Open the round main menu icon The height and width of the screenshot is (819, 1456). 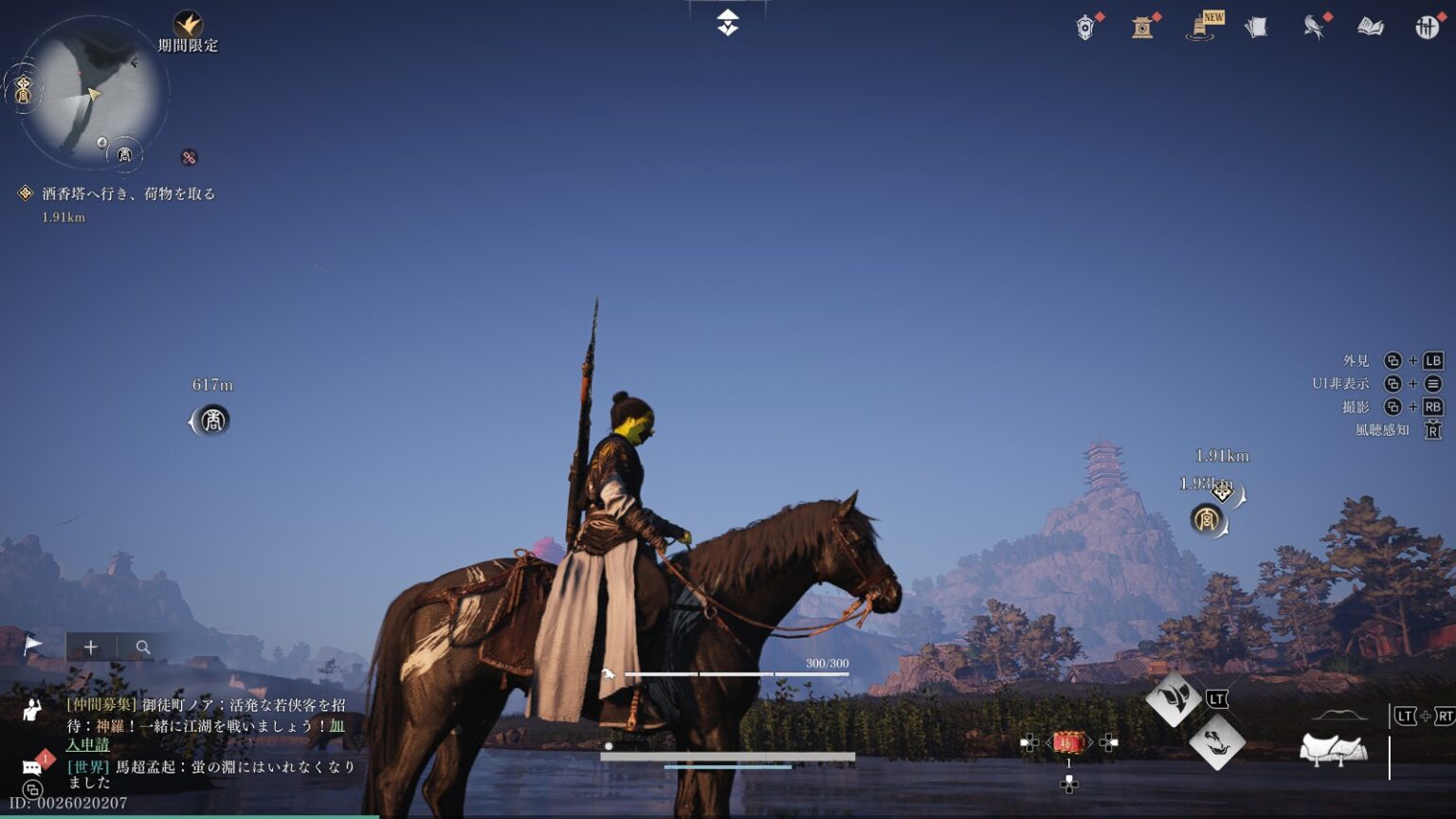1427,27
